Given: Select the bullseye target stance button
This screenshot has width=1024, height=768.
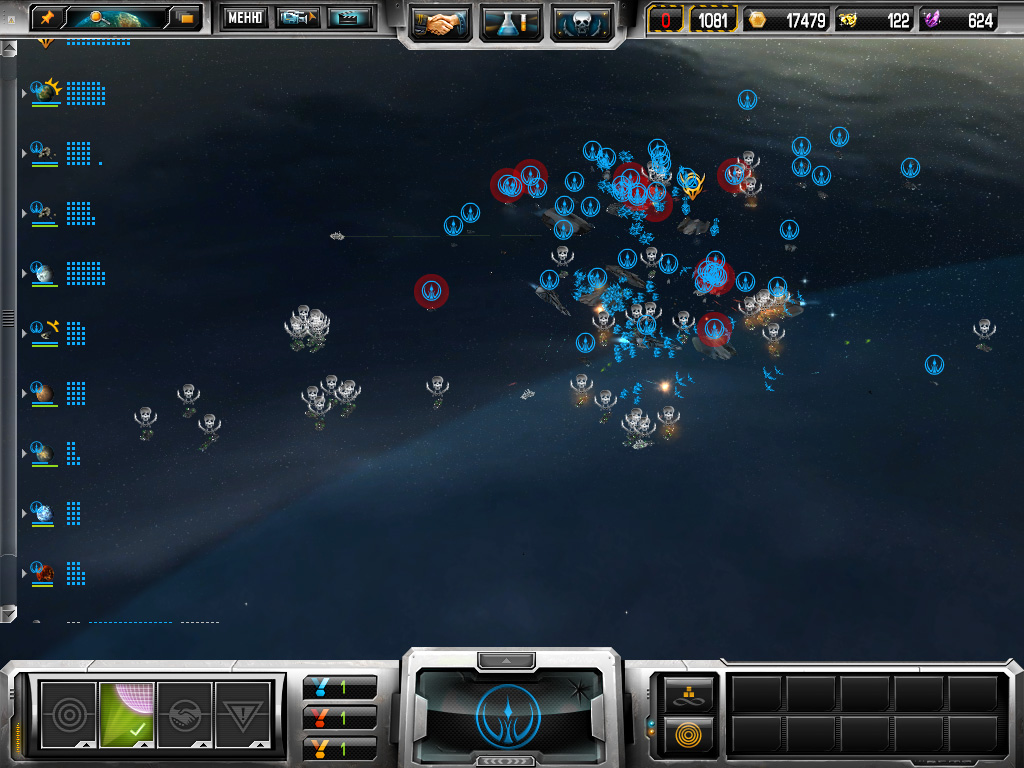Looking at the screenshot, I should [x=69, y=714].
